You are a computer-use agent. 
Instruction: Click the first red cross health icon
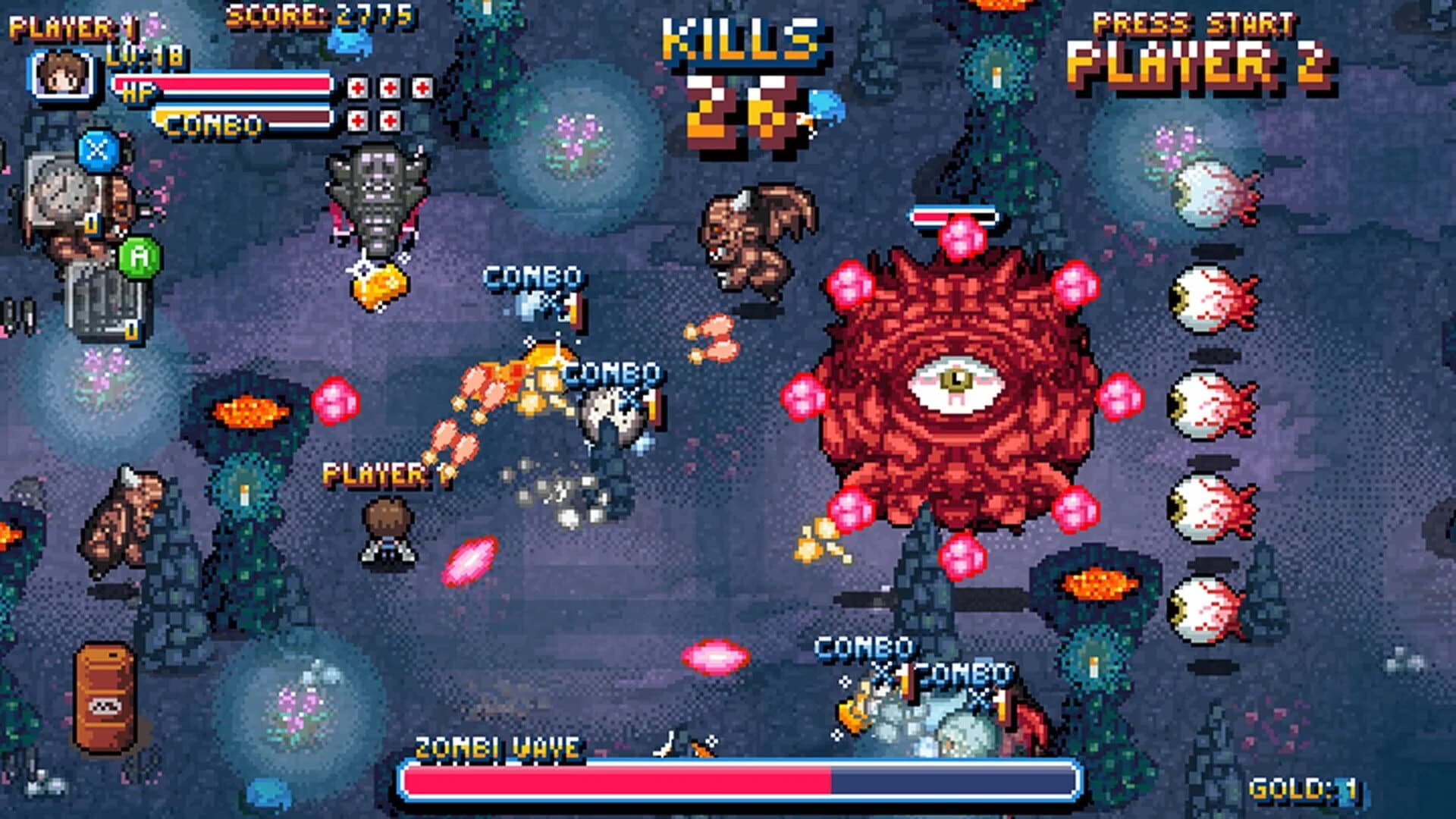(x=357, y=89)
